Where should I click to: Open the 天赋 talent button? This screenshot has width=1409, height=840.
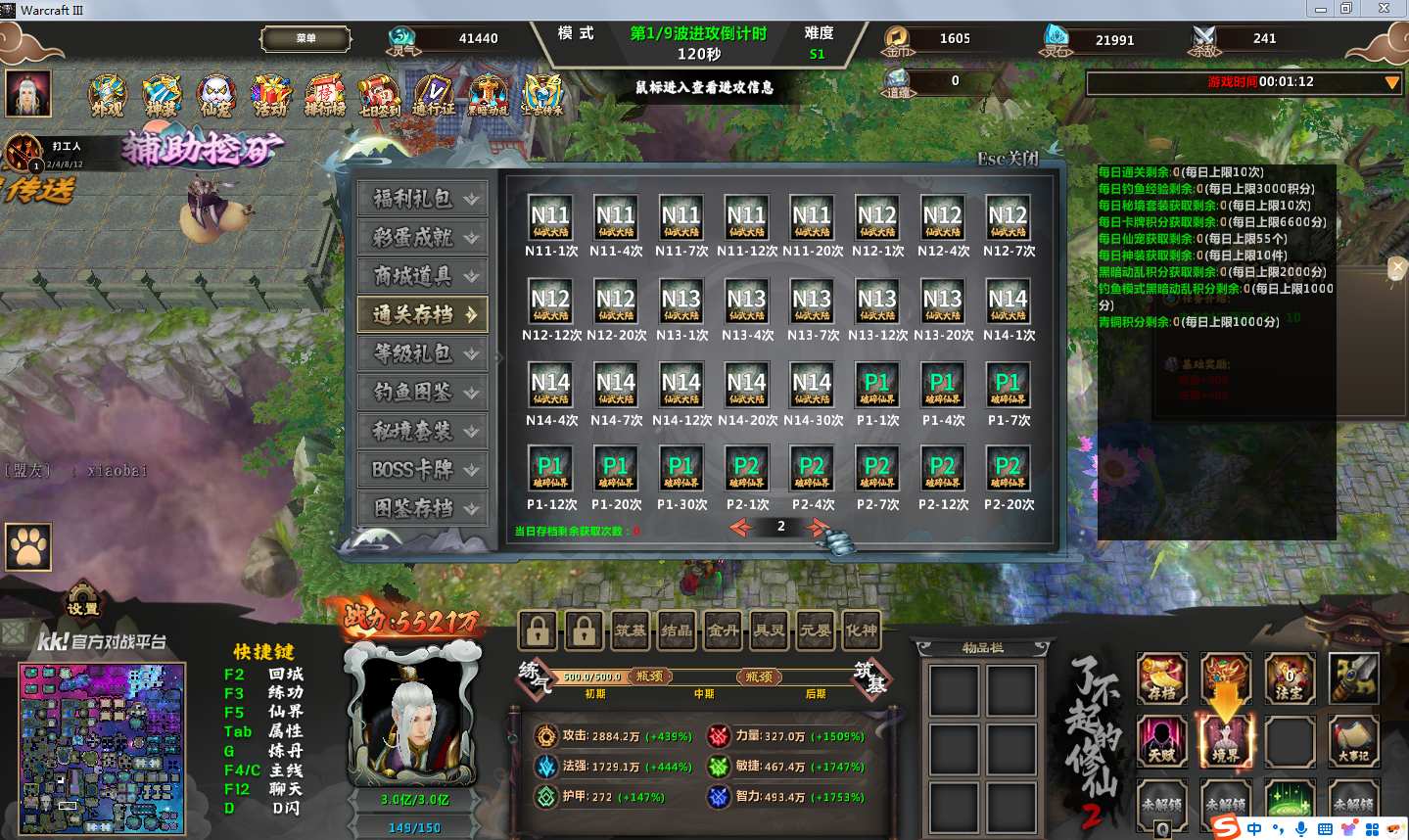click(x=1162, y=740)
